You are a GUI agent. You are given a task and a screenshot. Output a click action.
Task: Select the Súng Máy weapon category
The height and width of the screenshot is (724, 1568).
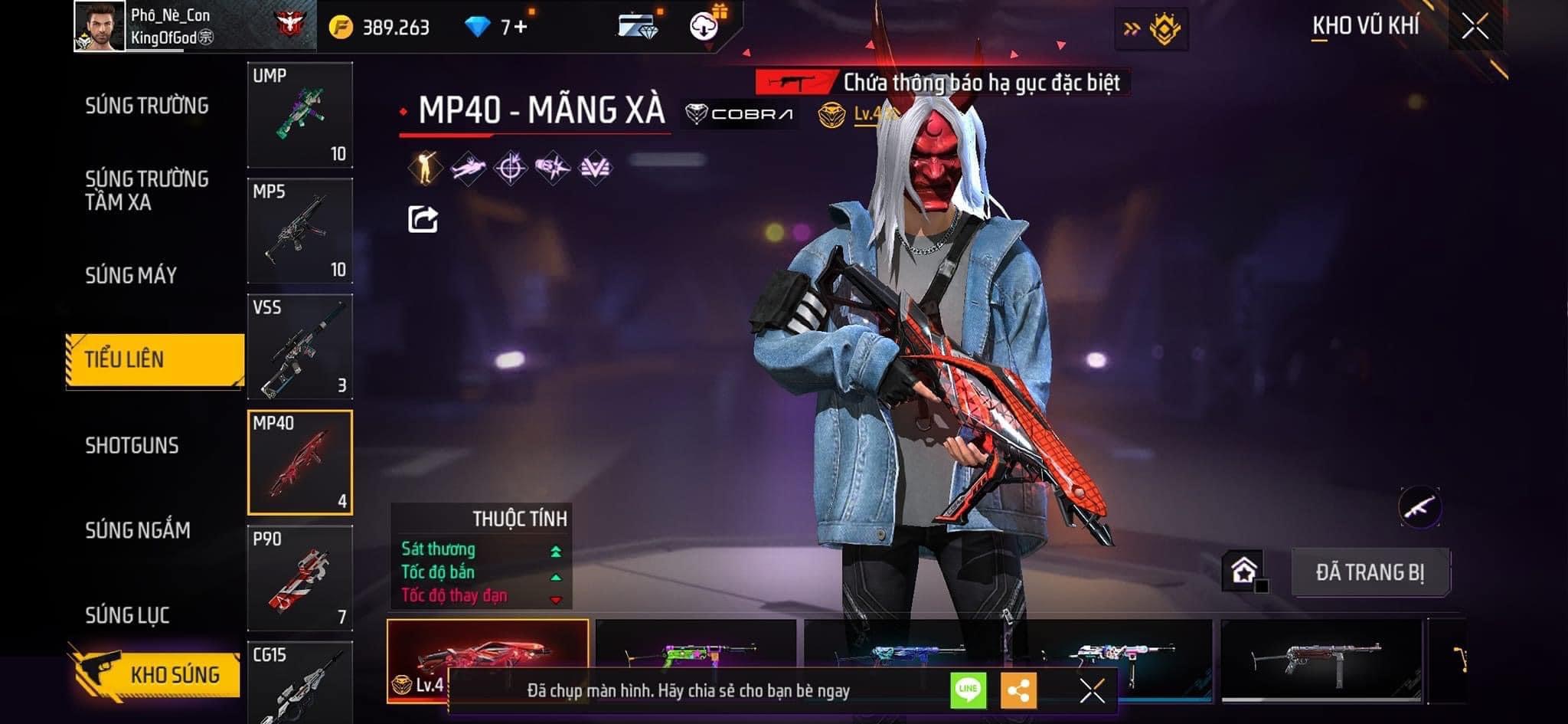pyautogui.click(x=131, y=276)
